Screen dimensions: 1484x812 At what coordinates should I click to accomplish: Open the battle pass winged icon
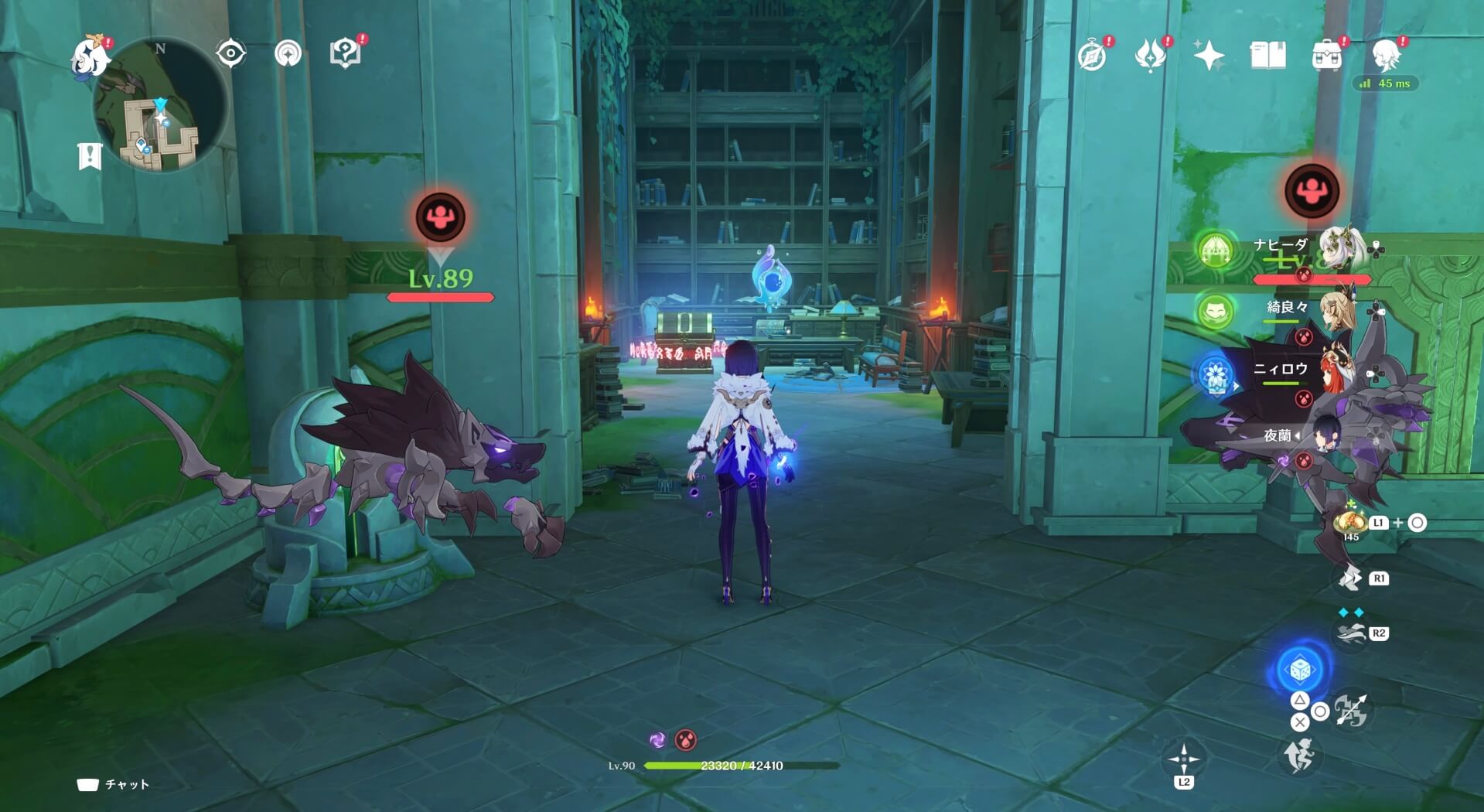point(1151,56)
